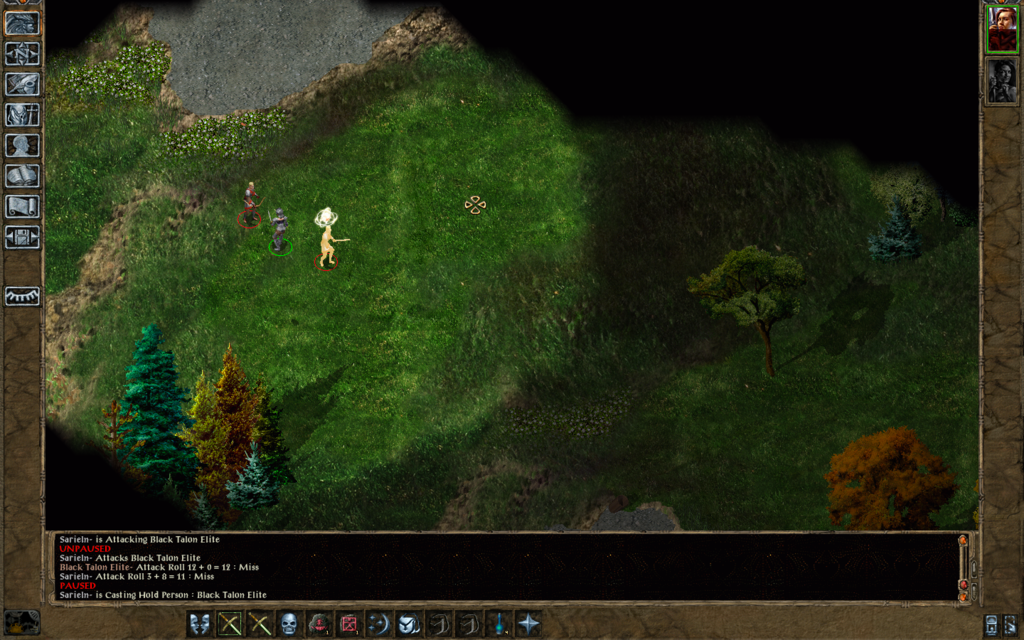The width and height of the screenshot is (1024, 640).
Task: Click the dialogue log scrollbar
Action: (963, 566)
